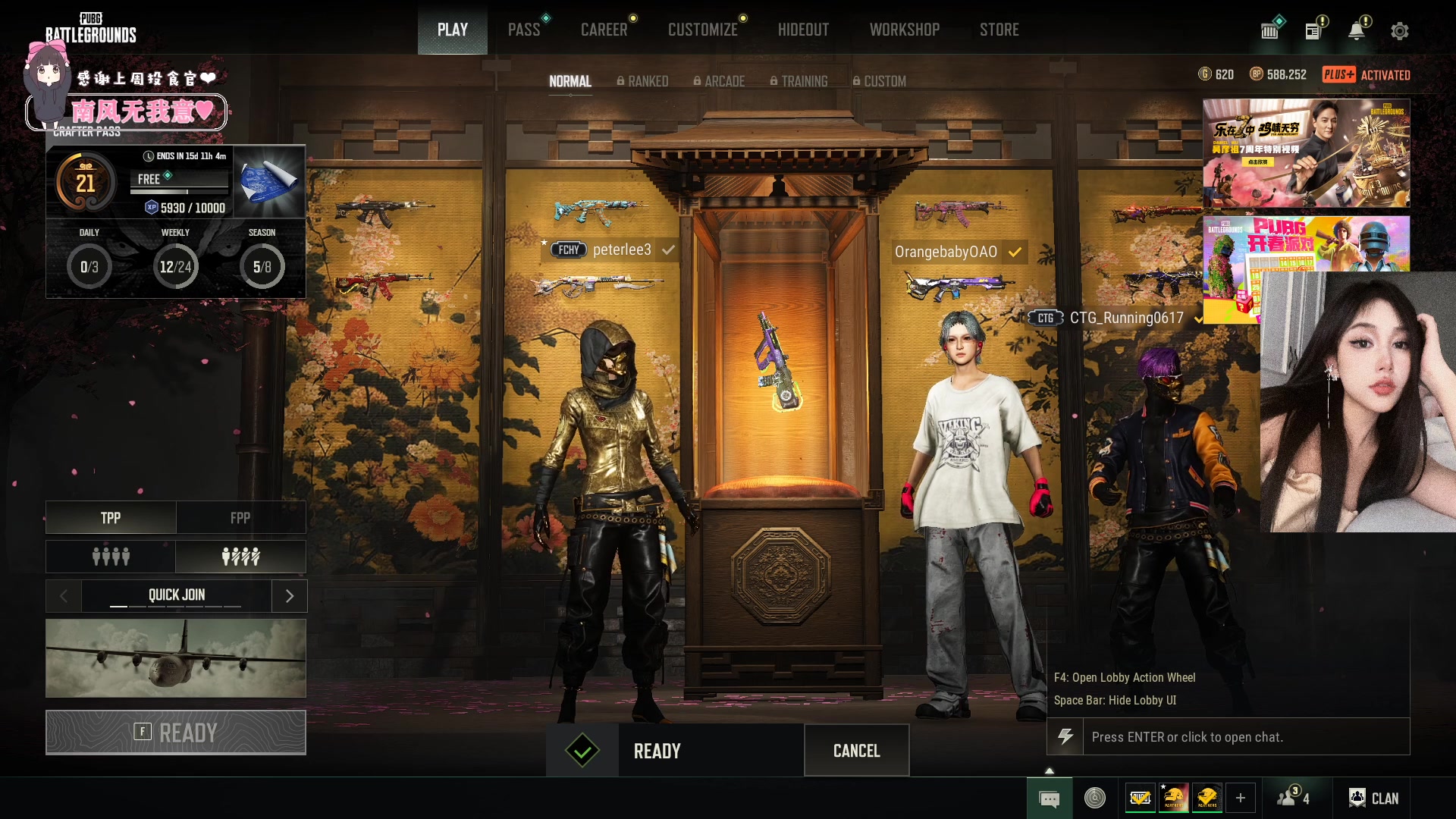1456x819 pixels.
Task: Check the notification bell
Action: coord(1357,31)
